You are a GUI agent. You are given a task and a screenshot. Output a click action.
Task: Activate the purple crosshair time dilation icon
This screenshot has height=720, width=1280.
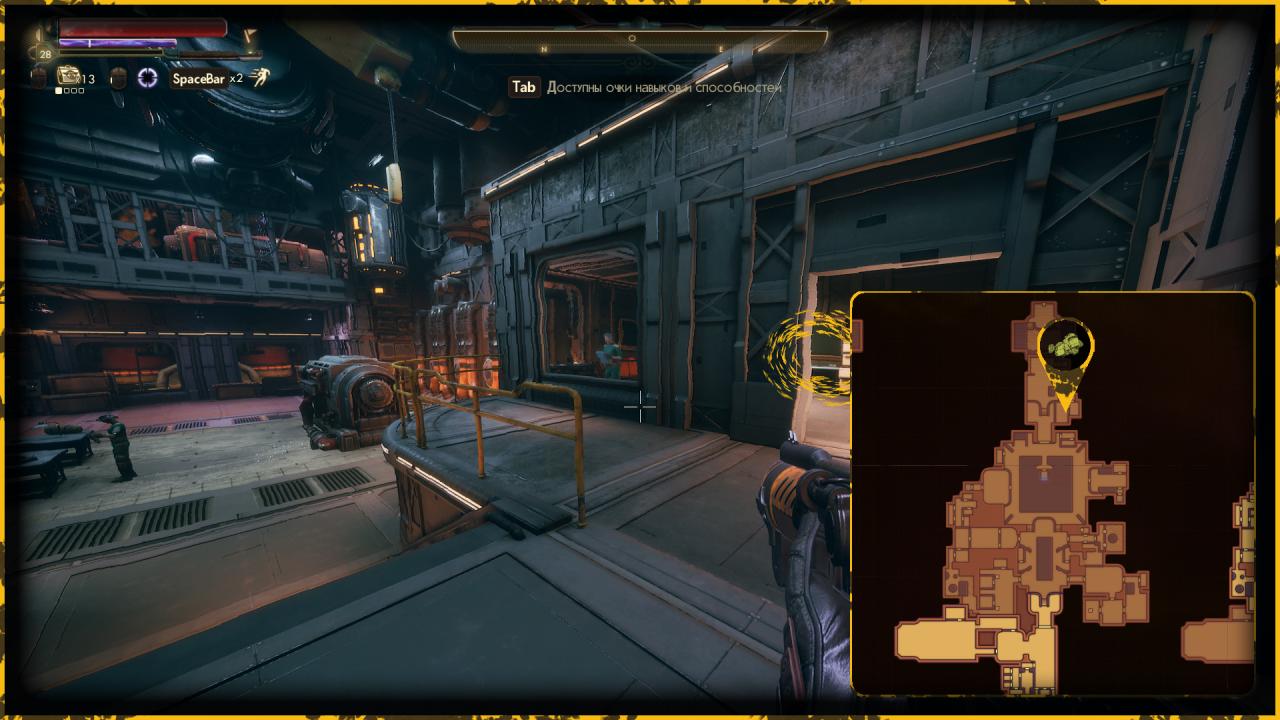tap(148, 78)
